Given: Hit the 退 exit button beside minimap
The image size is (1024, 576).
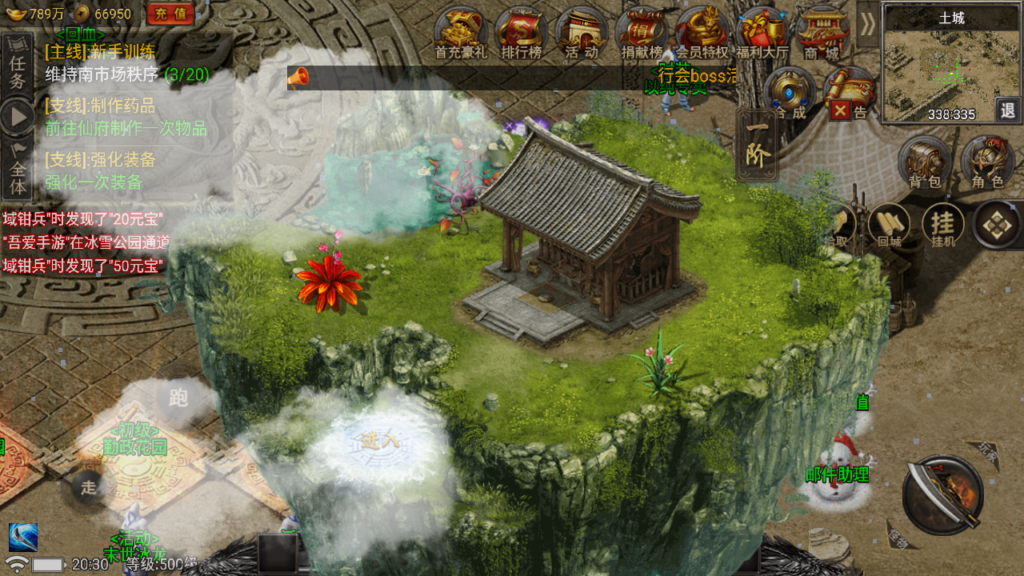Looking at the screenshot, I should coord(1007,110).
